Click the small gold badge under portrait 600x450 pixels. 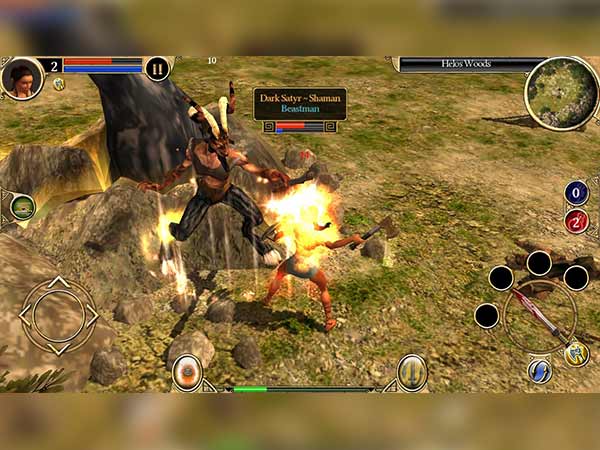(59, 84)
